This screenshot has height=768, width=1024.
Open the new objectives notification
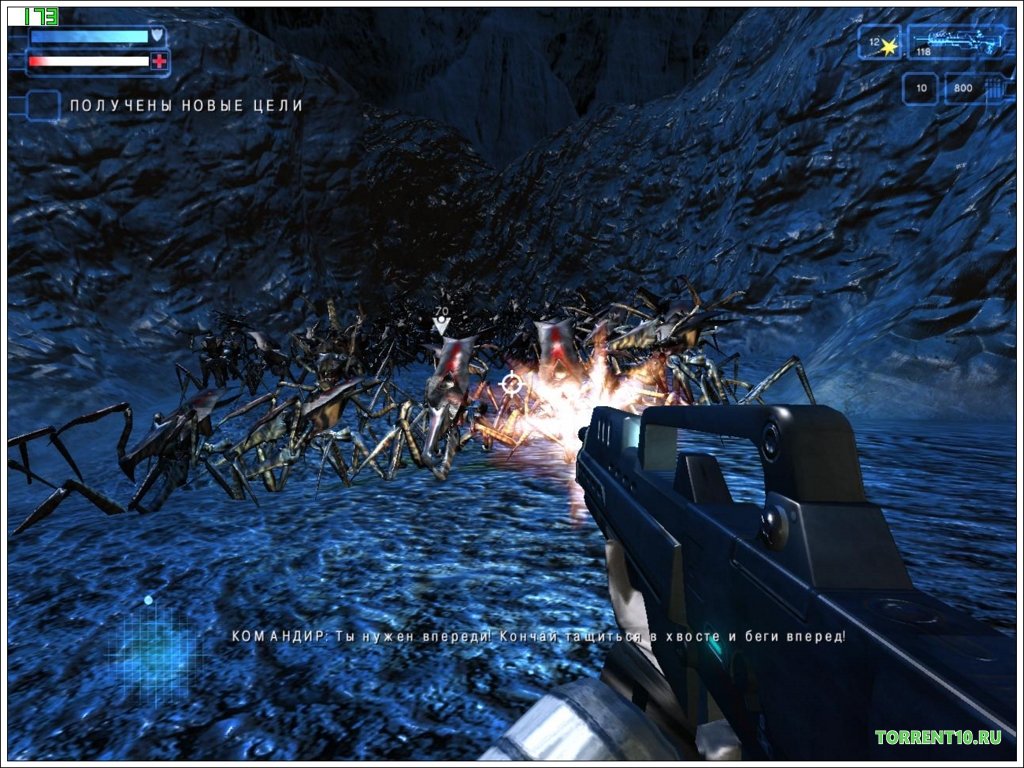(x=184, y=105)
